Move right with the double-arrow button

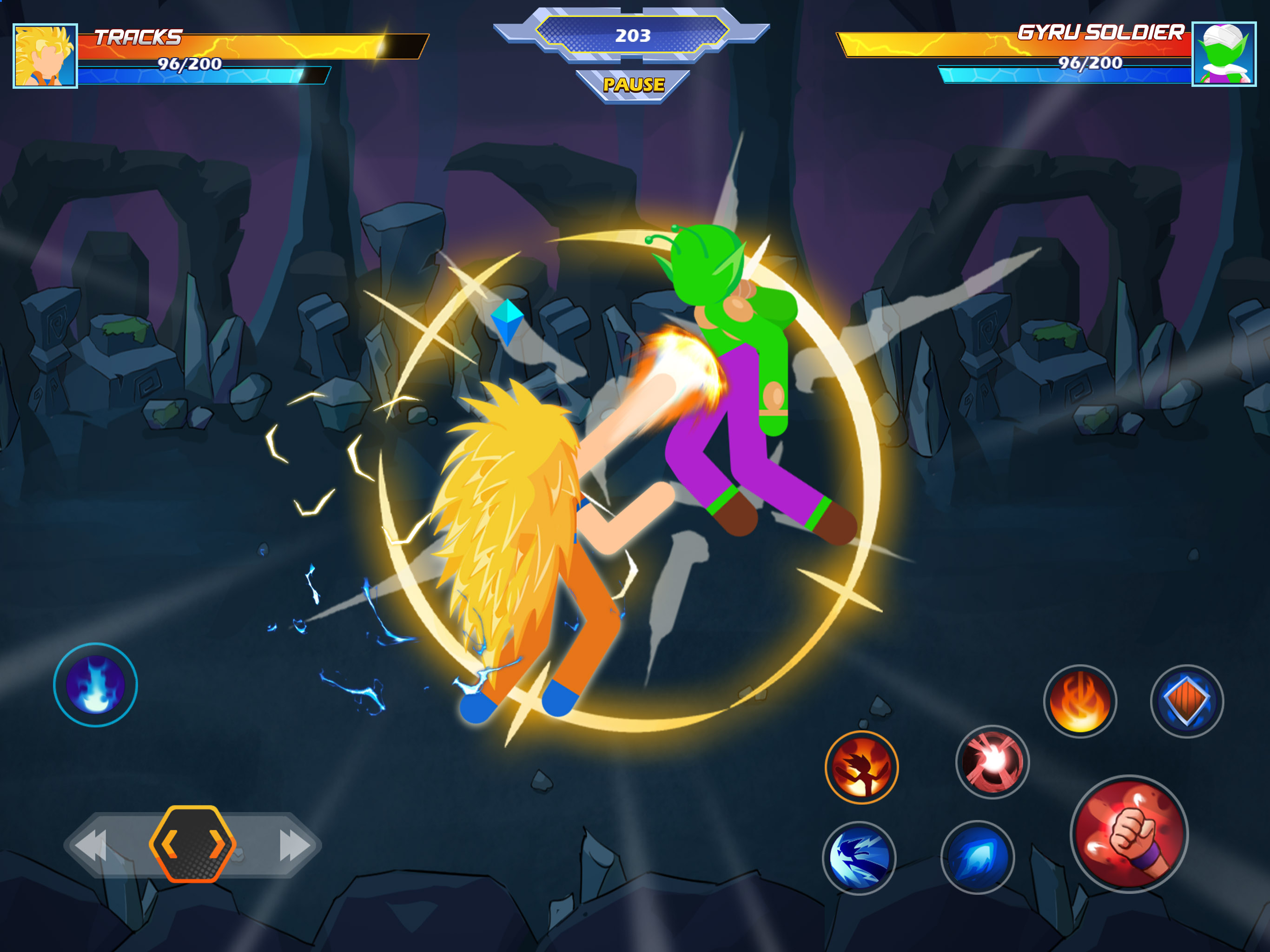(x=294, y=845)
